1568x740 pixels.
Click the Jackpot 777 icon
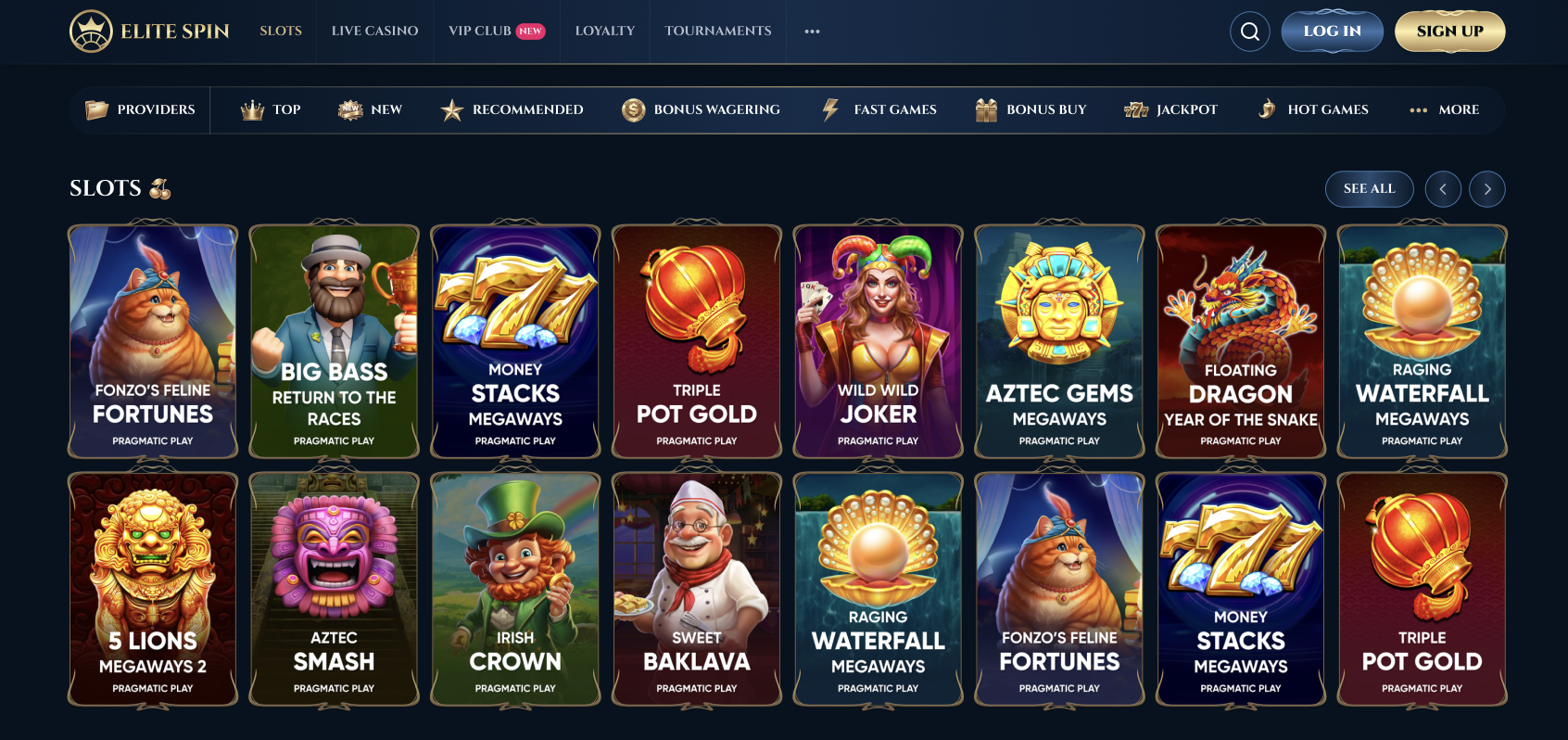[1137, 109]
